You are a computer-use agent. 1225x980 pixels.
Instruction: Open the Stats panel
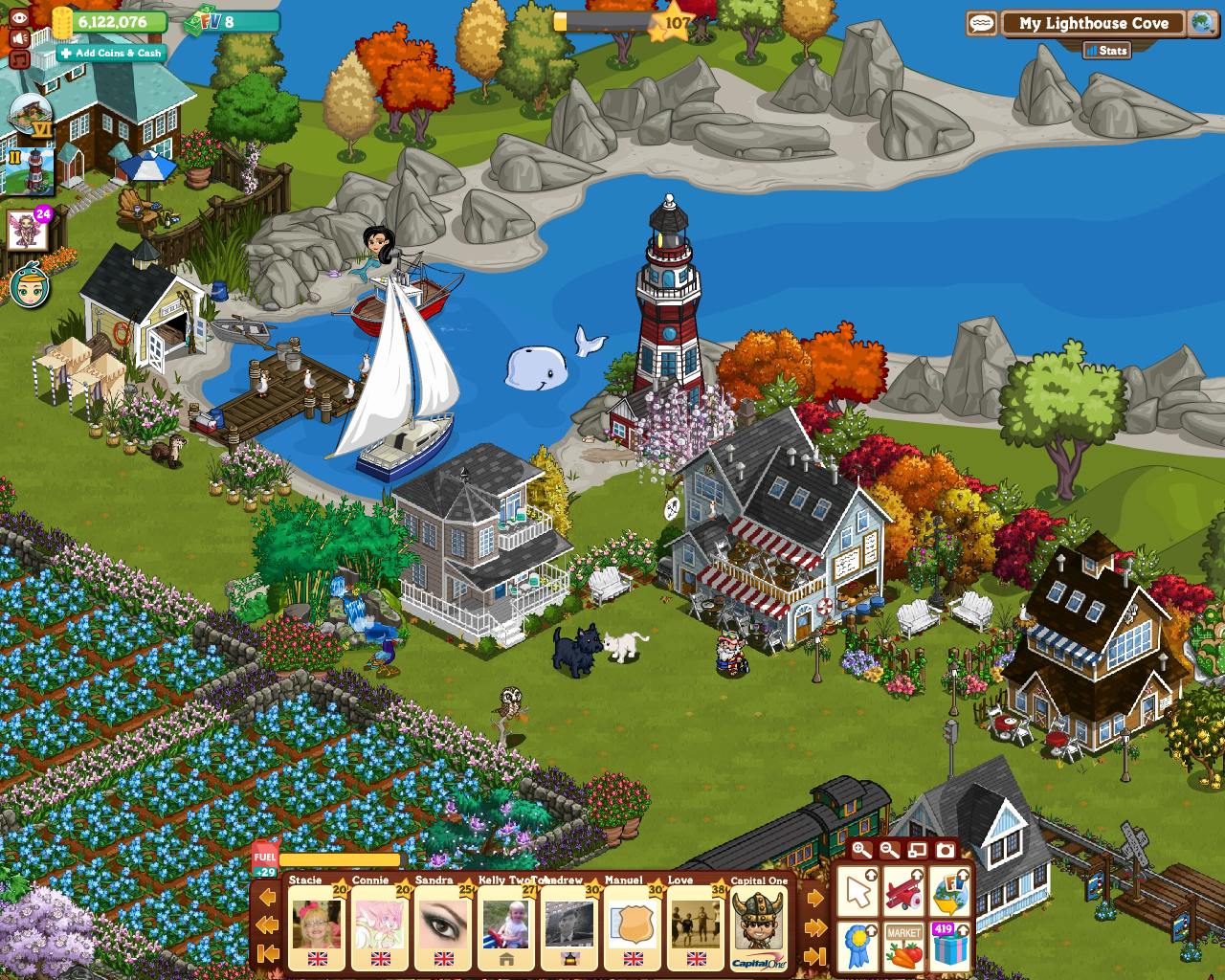click(x=1106, y=50)
